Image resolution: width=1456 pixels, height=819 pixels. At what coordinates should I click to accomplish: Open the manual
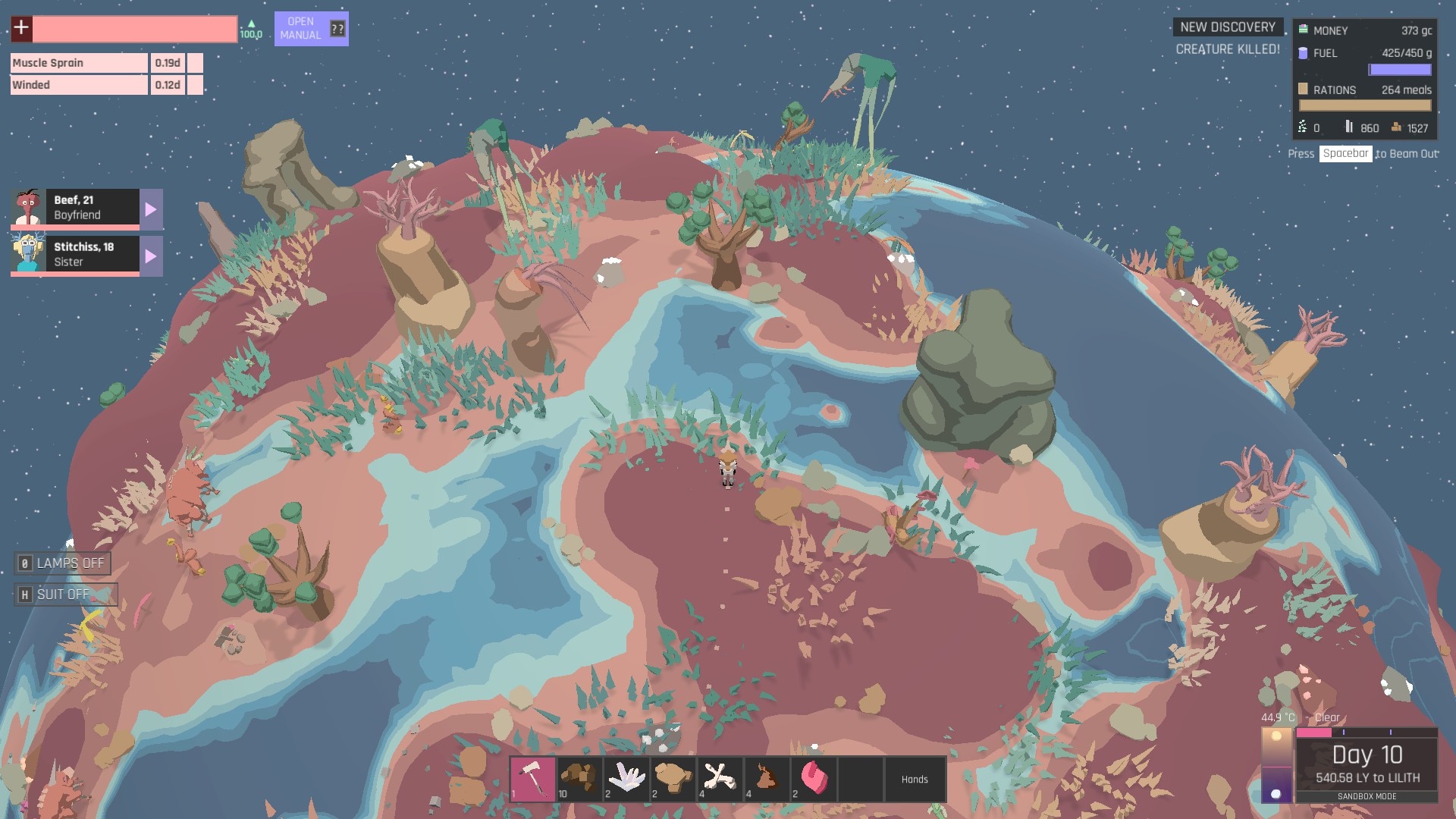click(x=311, y=29)
